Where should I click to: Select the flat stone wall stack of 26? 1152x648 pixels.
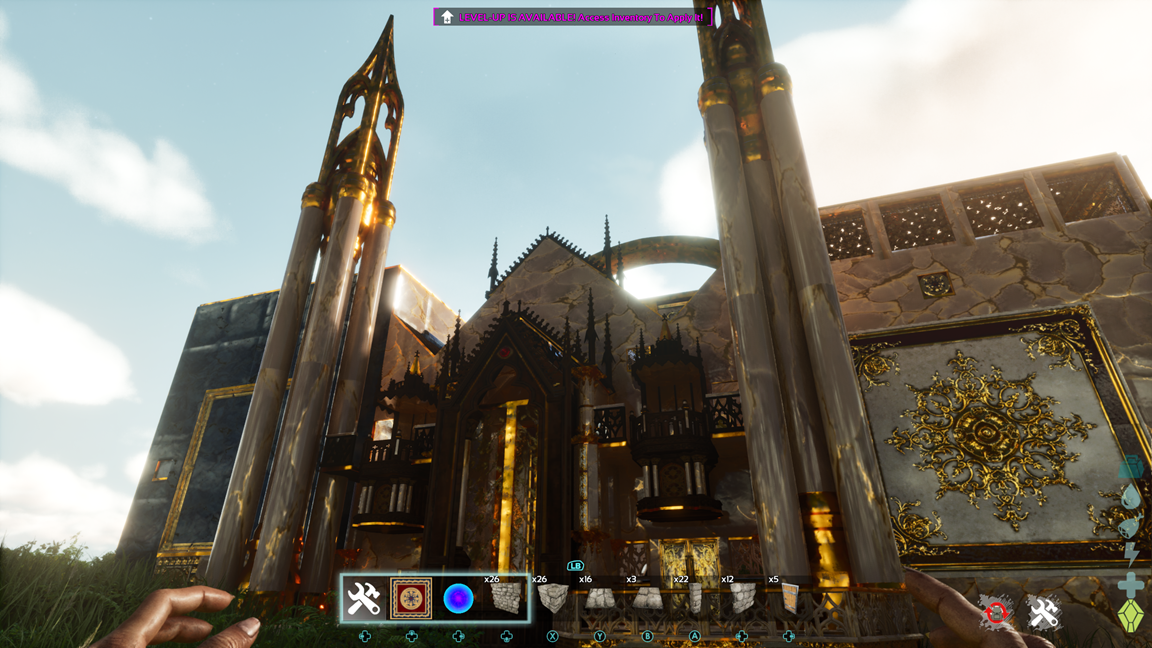pos(506,598)
